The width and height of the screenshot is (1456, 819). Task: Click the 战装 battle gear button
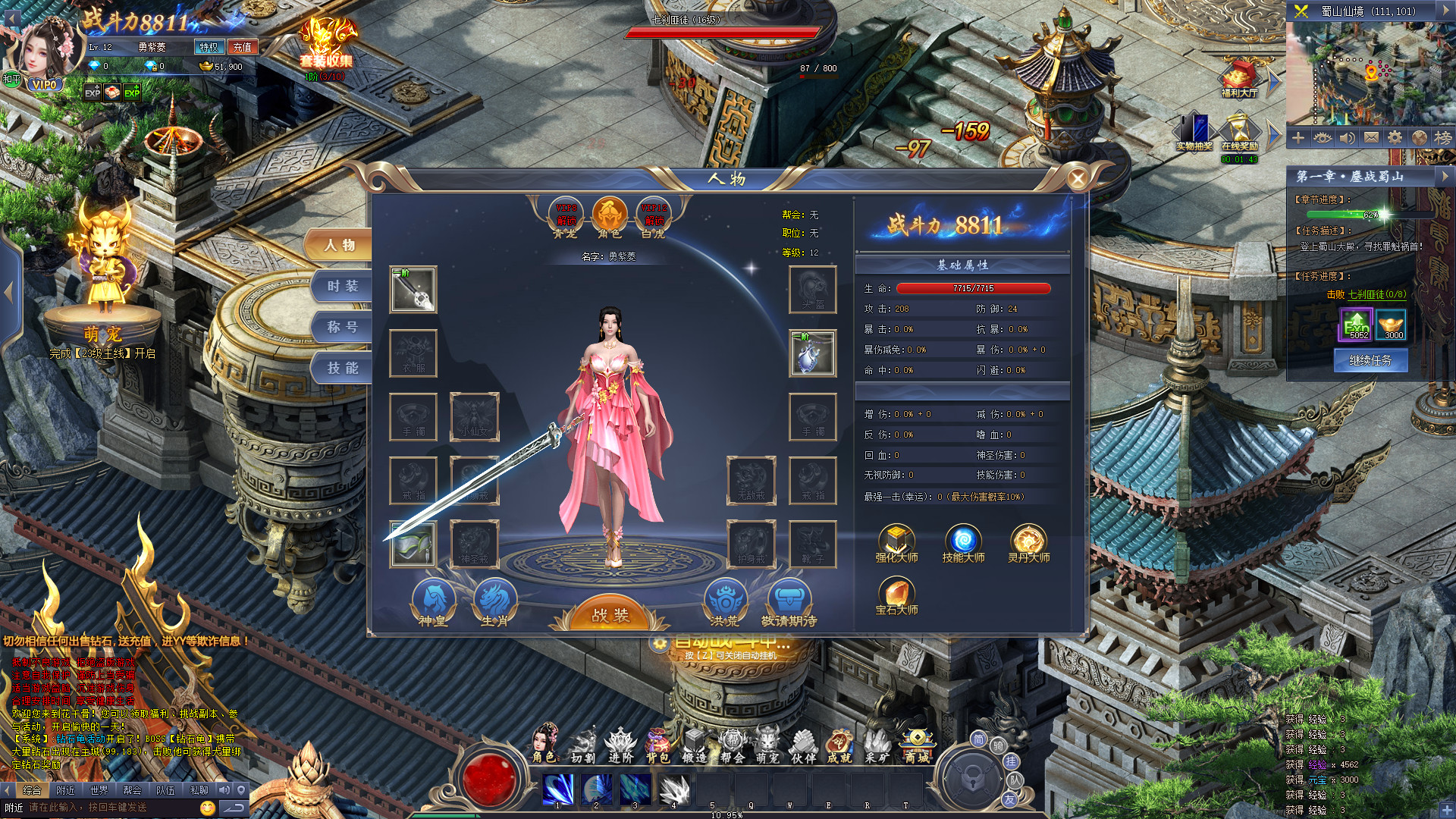[610, 615]
